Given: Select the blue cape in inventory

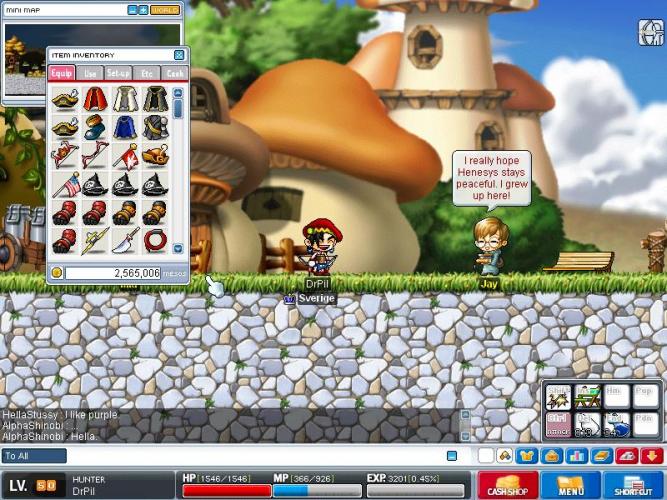Looking at the screenshot, I should coord(125,127).
